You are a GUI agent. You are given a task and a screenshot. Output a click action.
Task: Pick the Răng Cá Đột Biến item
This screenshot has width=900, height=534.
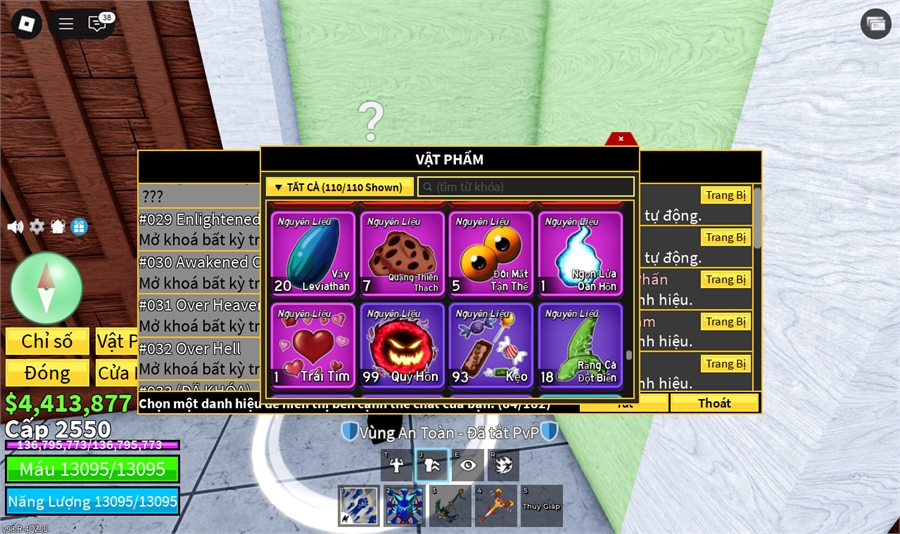tap(581, 345)
